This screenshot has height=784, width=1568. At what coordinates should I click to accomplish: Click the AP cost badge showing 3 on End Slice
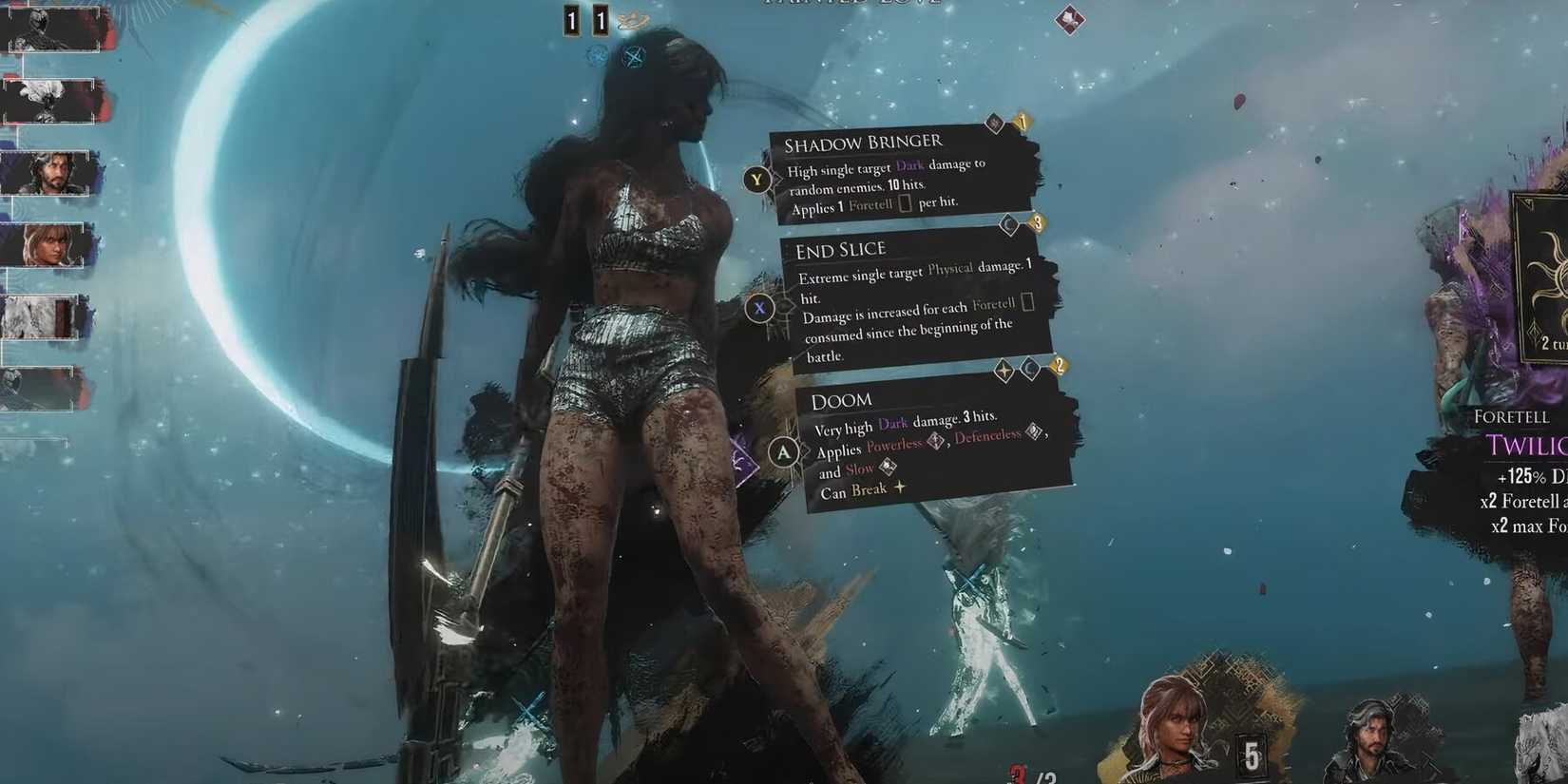[1039, 224]
